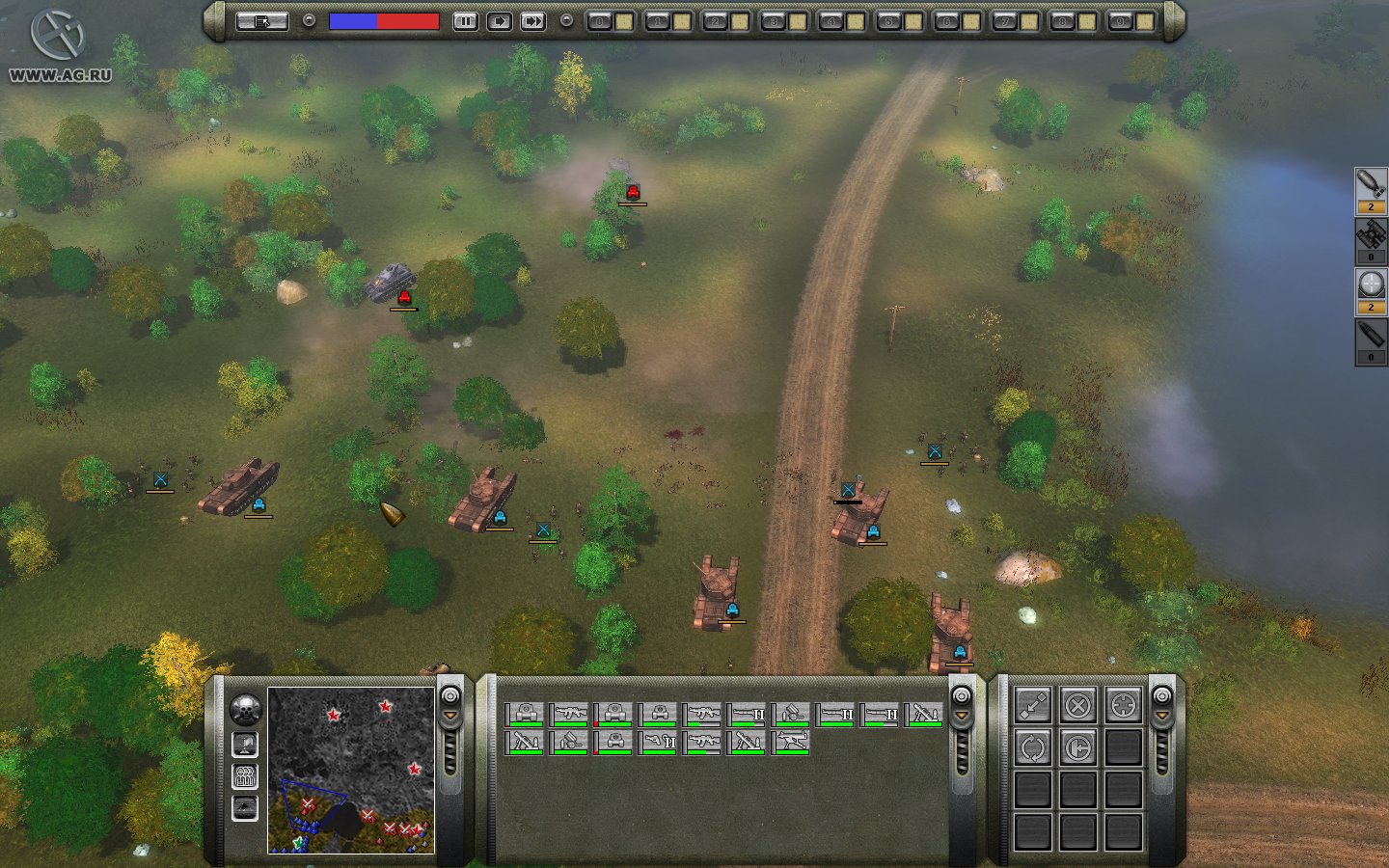Viewport: 1389px width, 868px height.
Task: Issue the attack target crosshair command
Action: click(x=1123, y=705)
